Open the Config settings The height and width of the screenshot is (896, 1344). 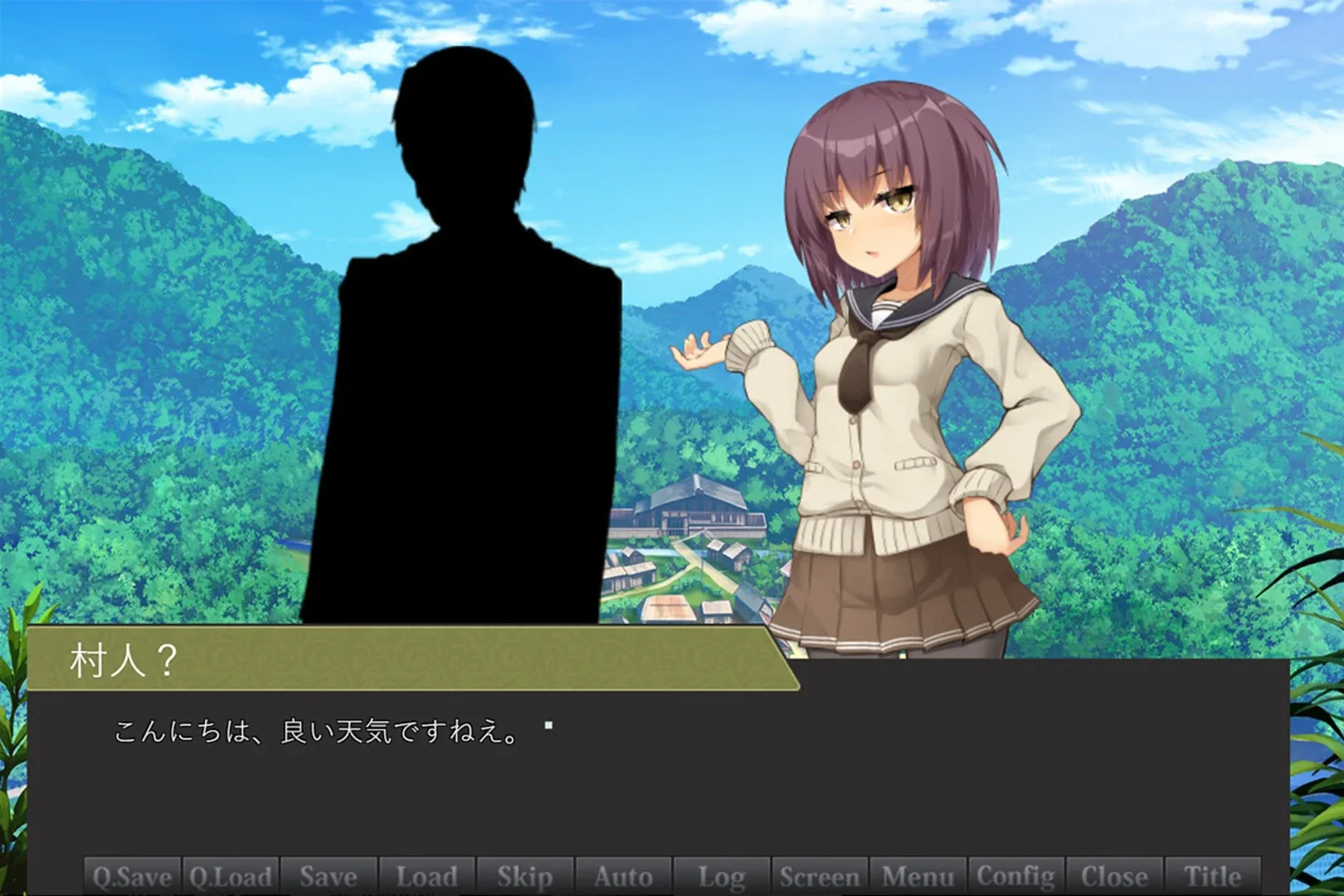coord(1014,876)
